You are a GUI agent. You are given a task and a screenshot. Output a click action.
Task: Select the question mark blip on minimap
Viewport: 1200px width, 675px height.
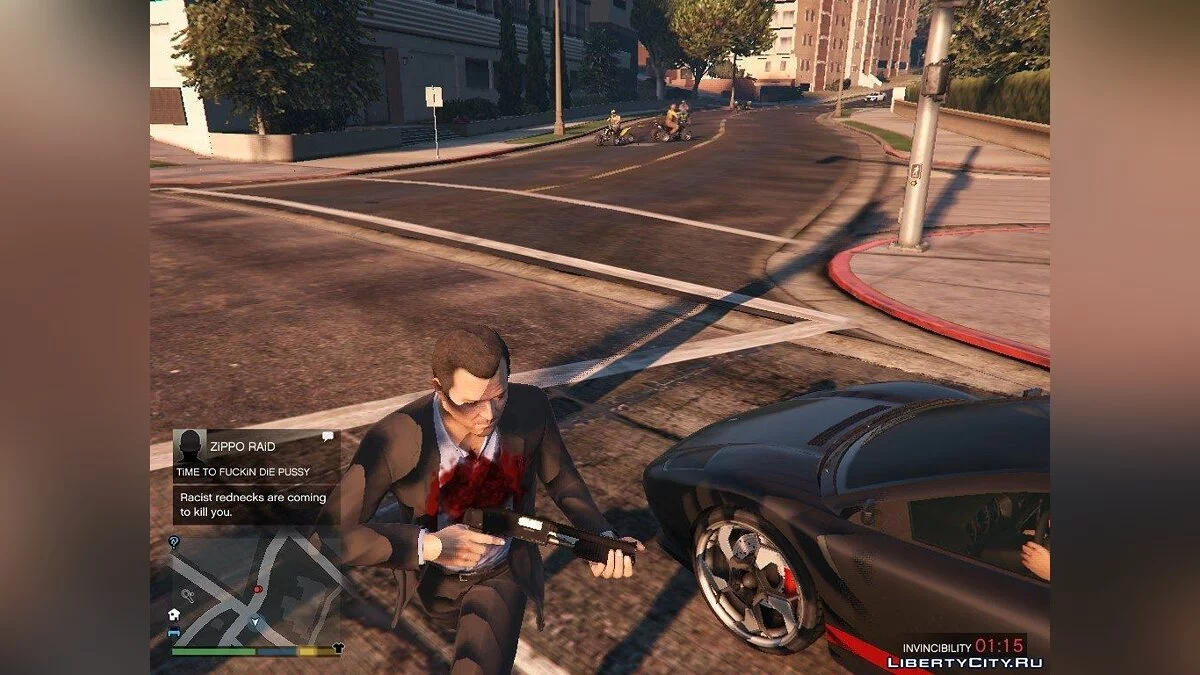(174, 542)
